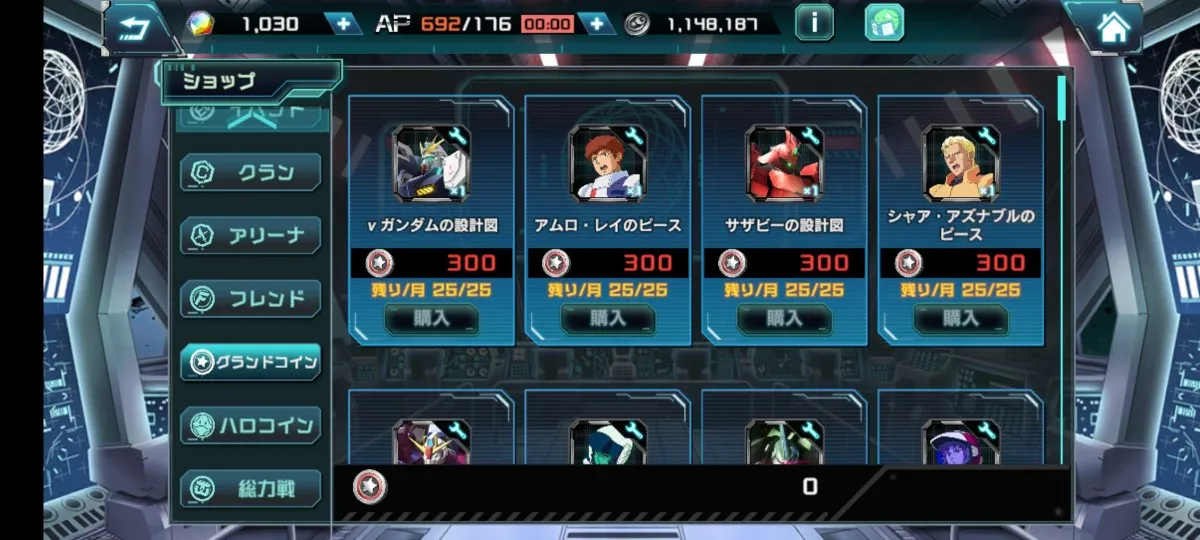Purchase the サザビーの設計図 item
Screen dimensions: 1200x540
pos(784,318)
